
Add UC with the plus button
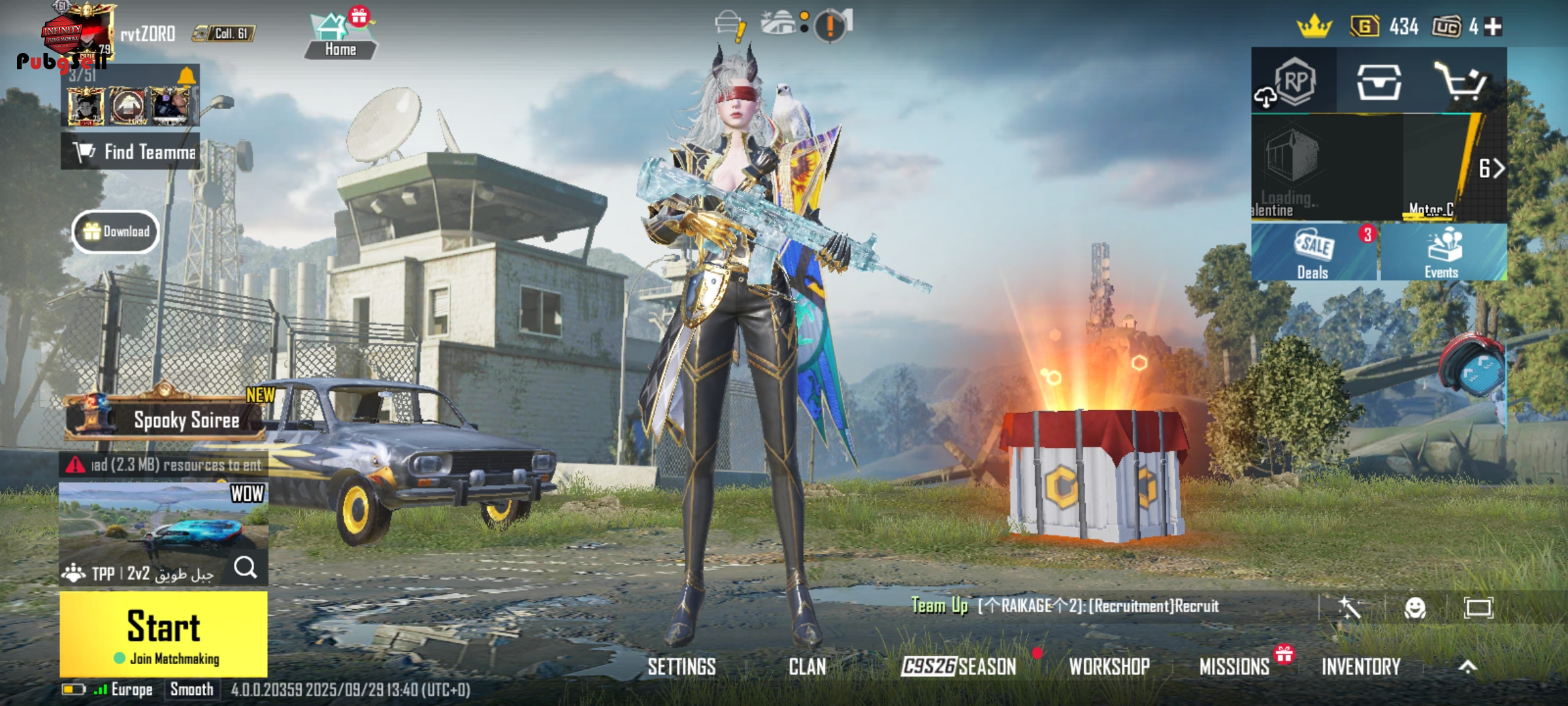[1493, 27]
